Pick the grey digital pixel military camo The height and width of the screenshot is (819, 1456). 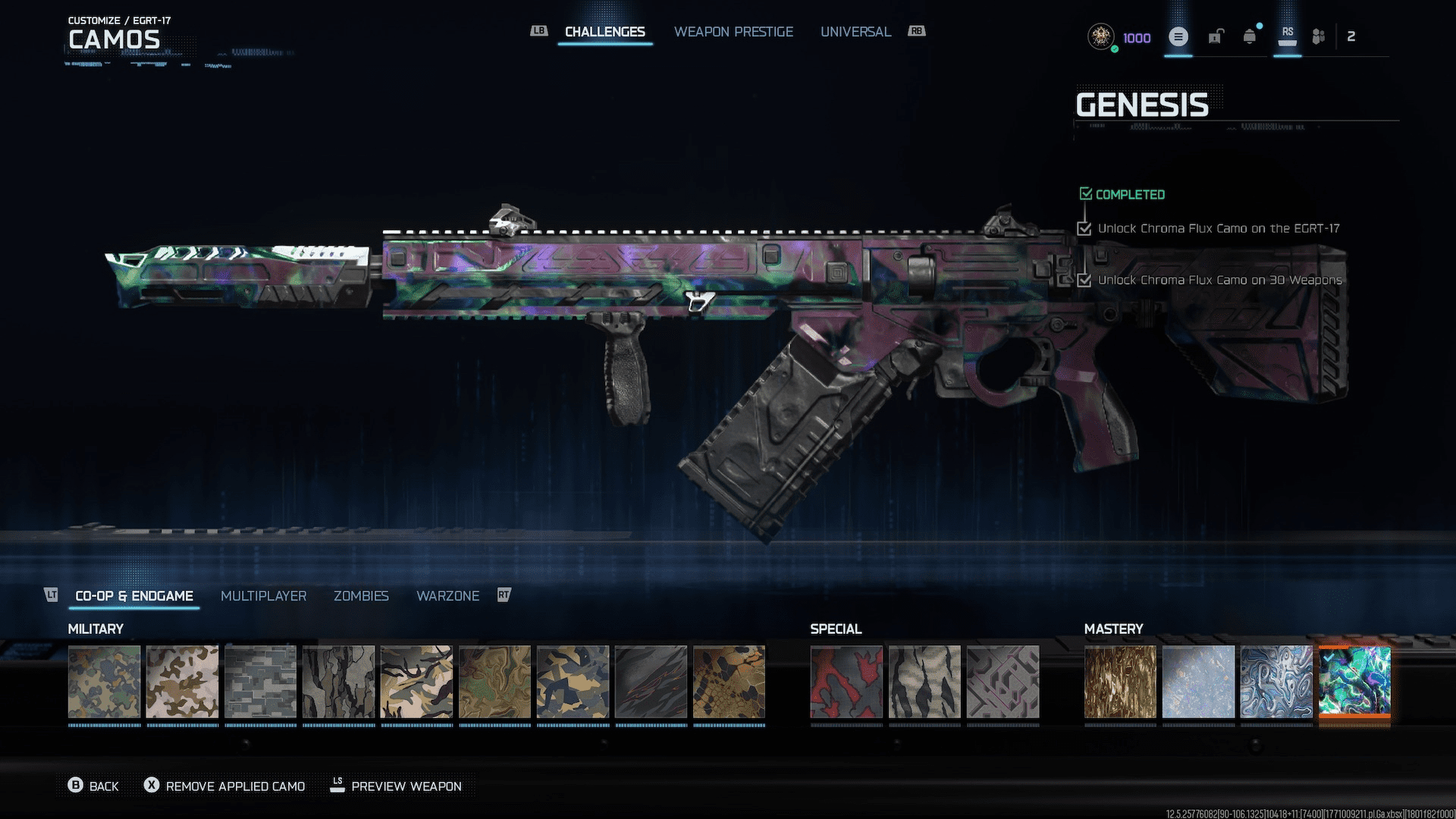point(260,682)
